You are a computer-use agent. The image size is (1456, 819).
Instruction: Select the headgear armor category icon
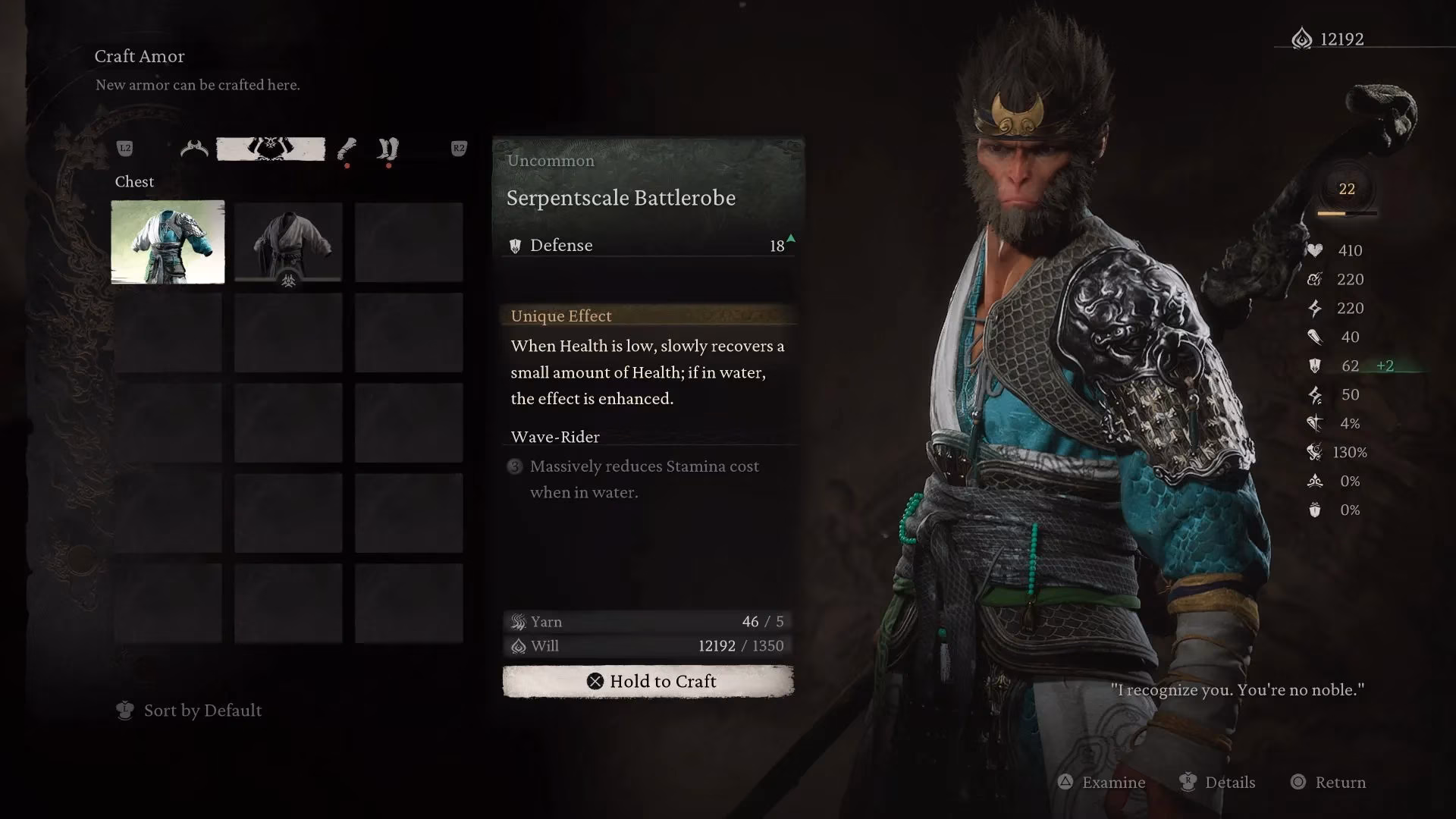pyautogui.click(x=193, y=149)
